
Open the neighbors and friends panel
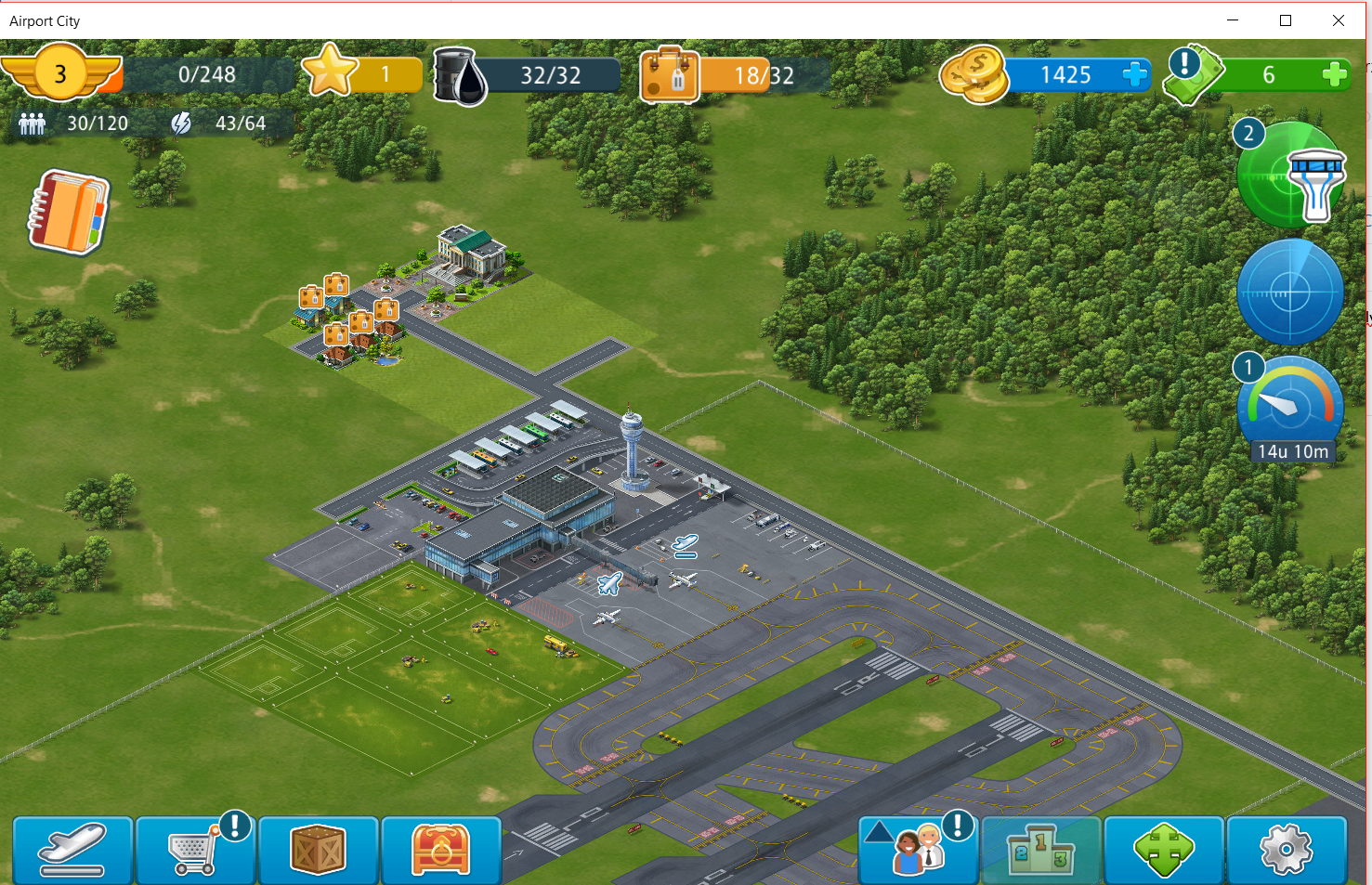[917, 850]
